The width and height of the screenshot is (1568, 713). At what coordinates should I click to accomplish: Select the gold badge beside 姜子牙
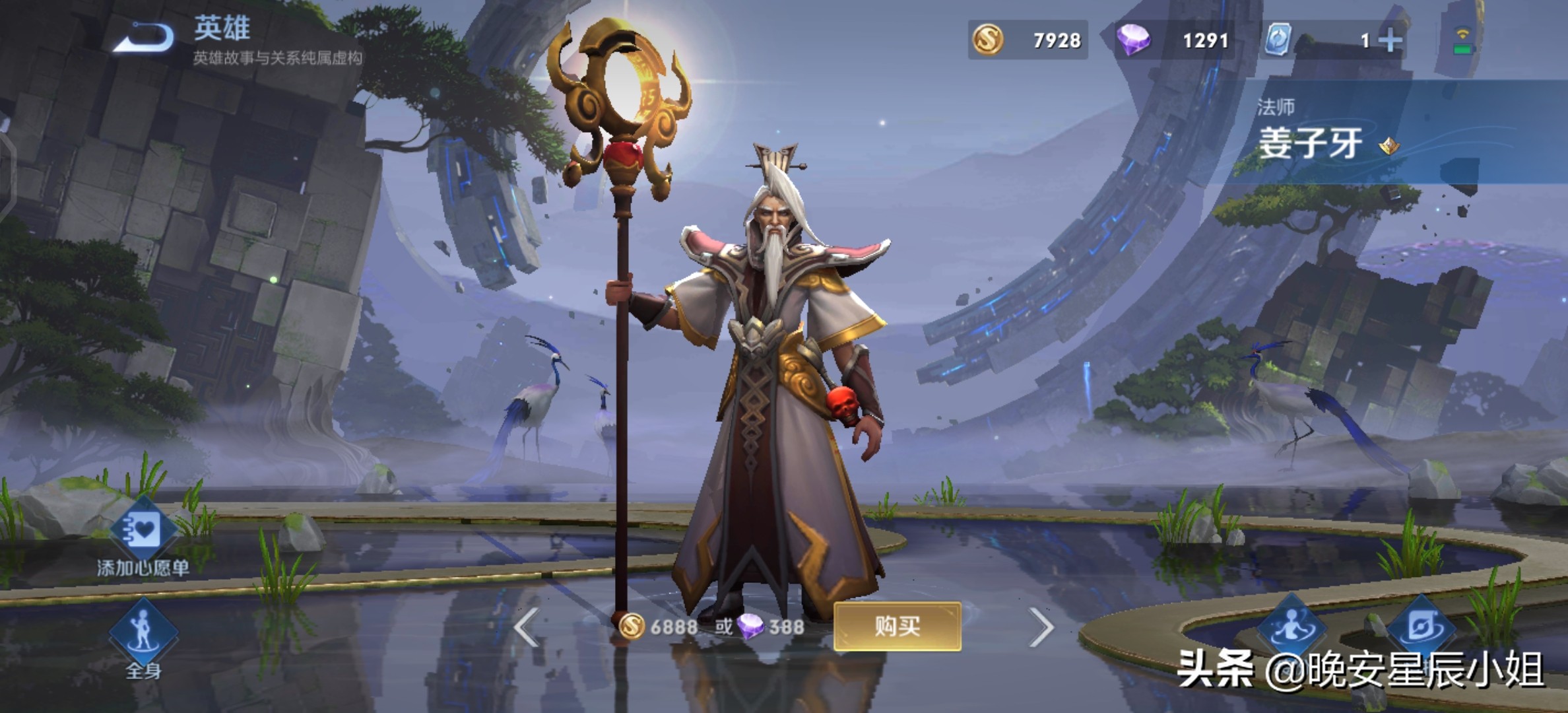click(1389, 145)
